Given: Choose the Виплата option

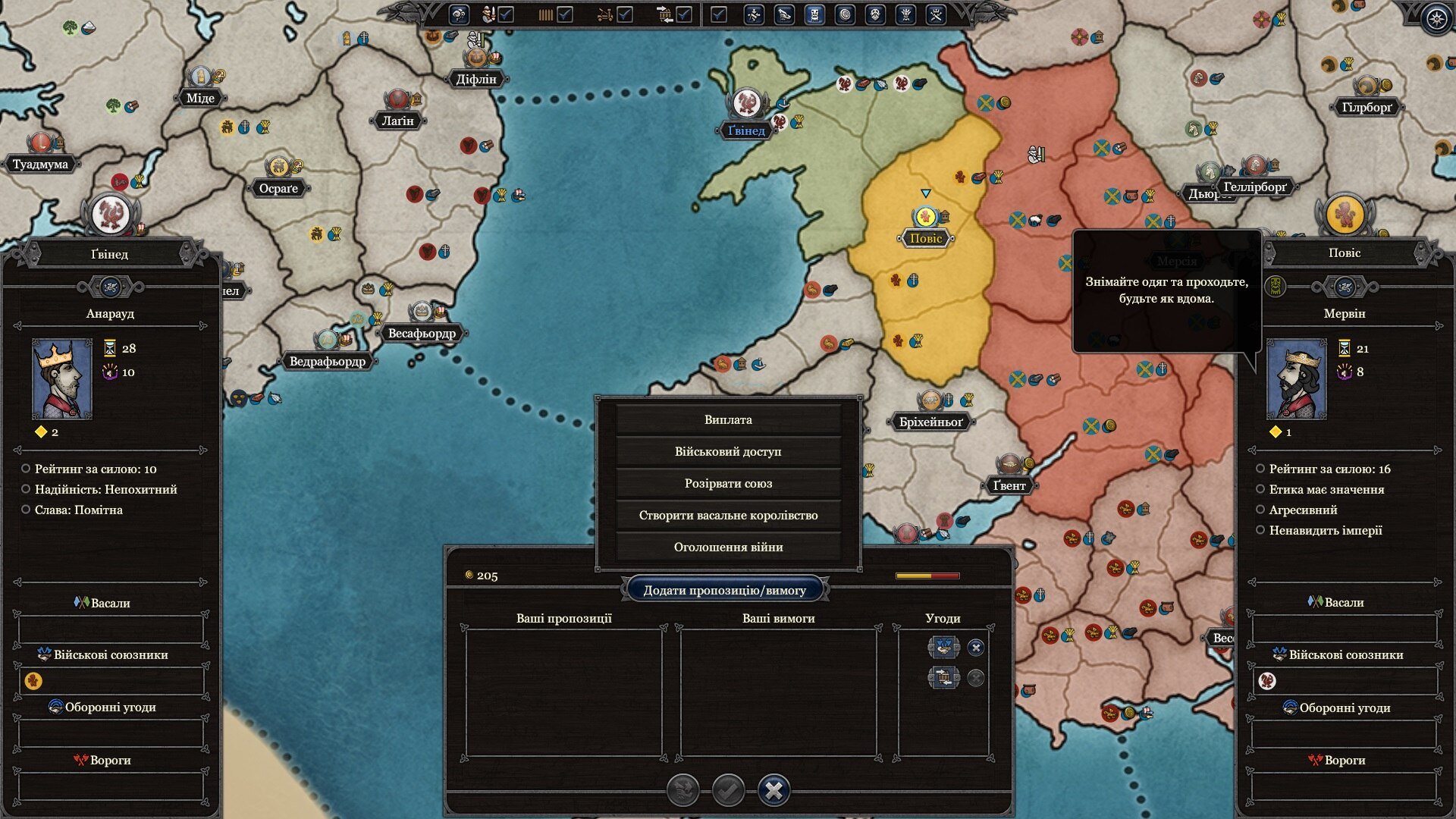Looking at the screenshot, I should [728, 419].
